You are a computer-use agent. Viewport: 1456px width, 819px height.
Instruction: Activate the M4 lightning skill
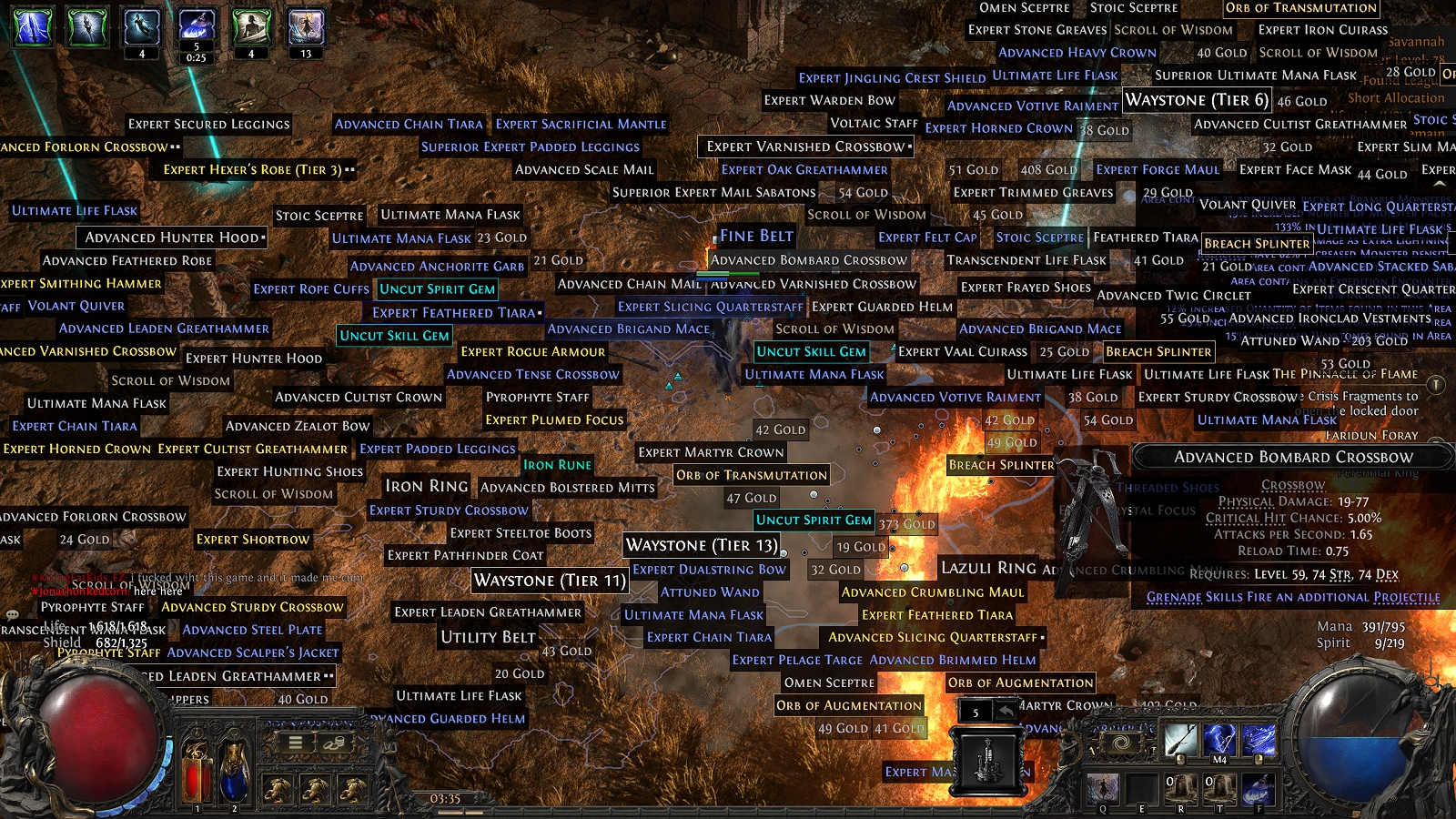1219,740
